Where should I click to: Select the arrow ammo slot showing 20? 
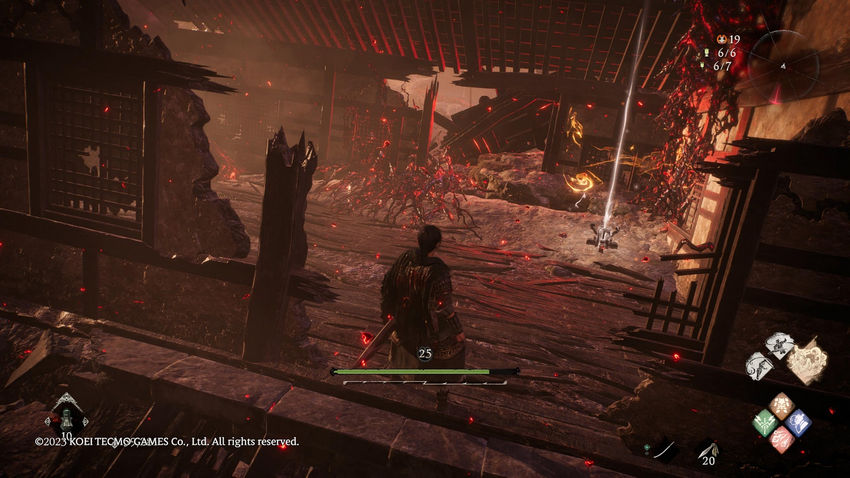(707, 451)
